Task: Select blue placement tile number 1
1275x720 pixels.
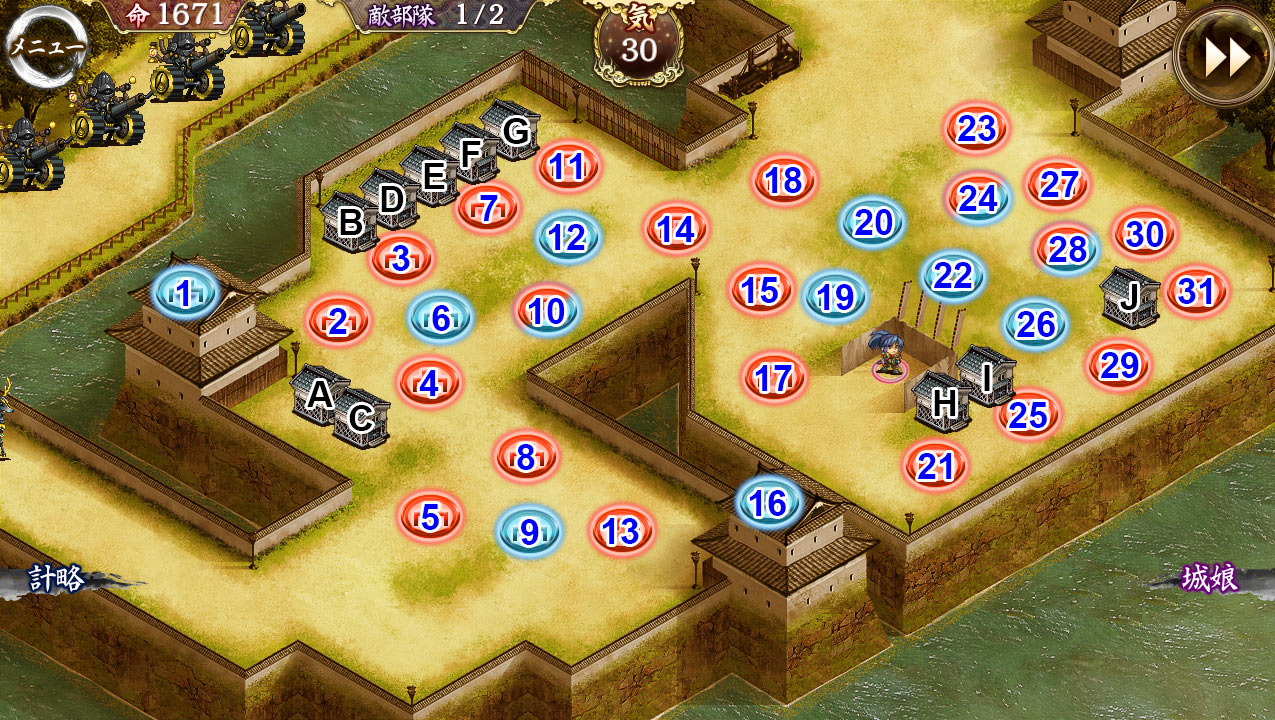Action: pyautogui.click(x=185, y=293)
